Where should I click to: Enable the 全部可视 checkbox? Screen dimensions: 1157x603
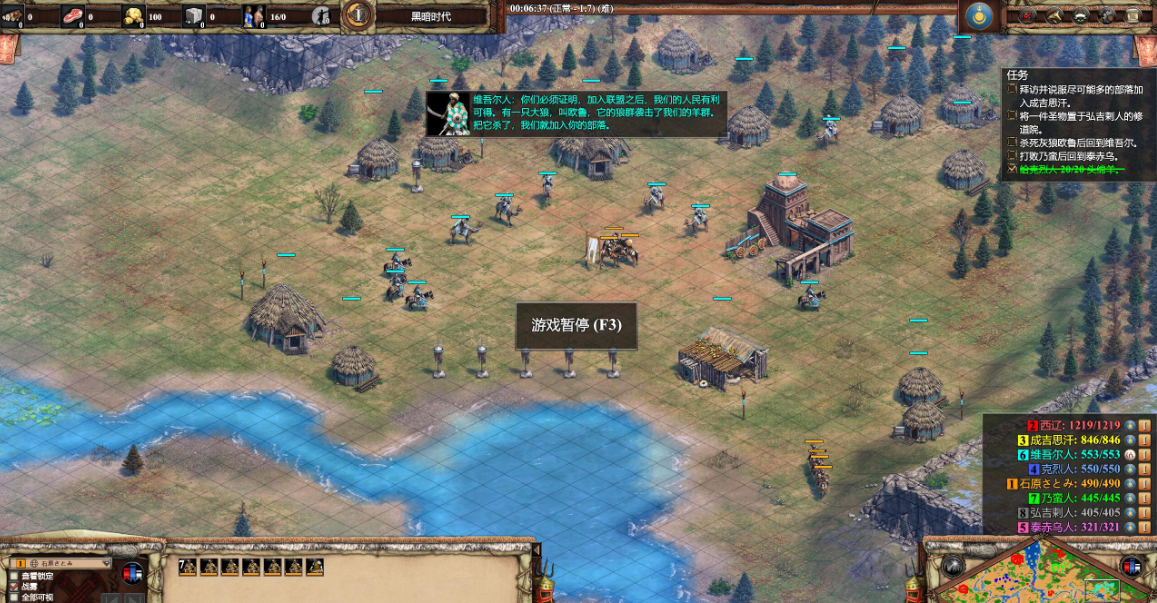click(13, 597)
